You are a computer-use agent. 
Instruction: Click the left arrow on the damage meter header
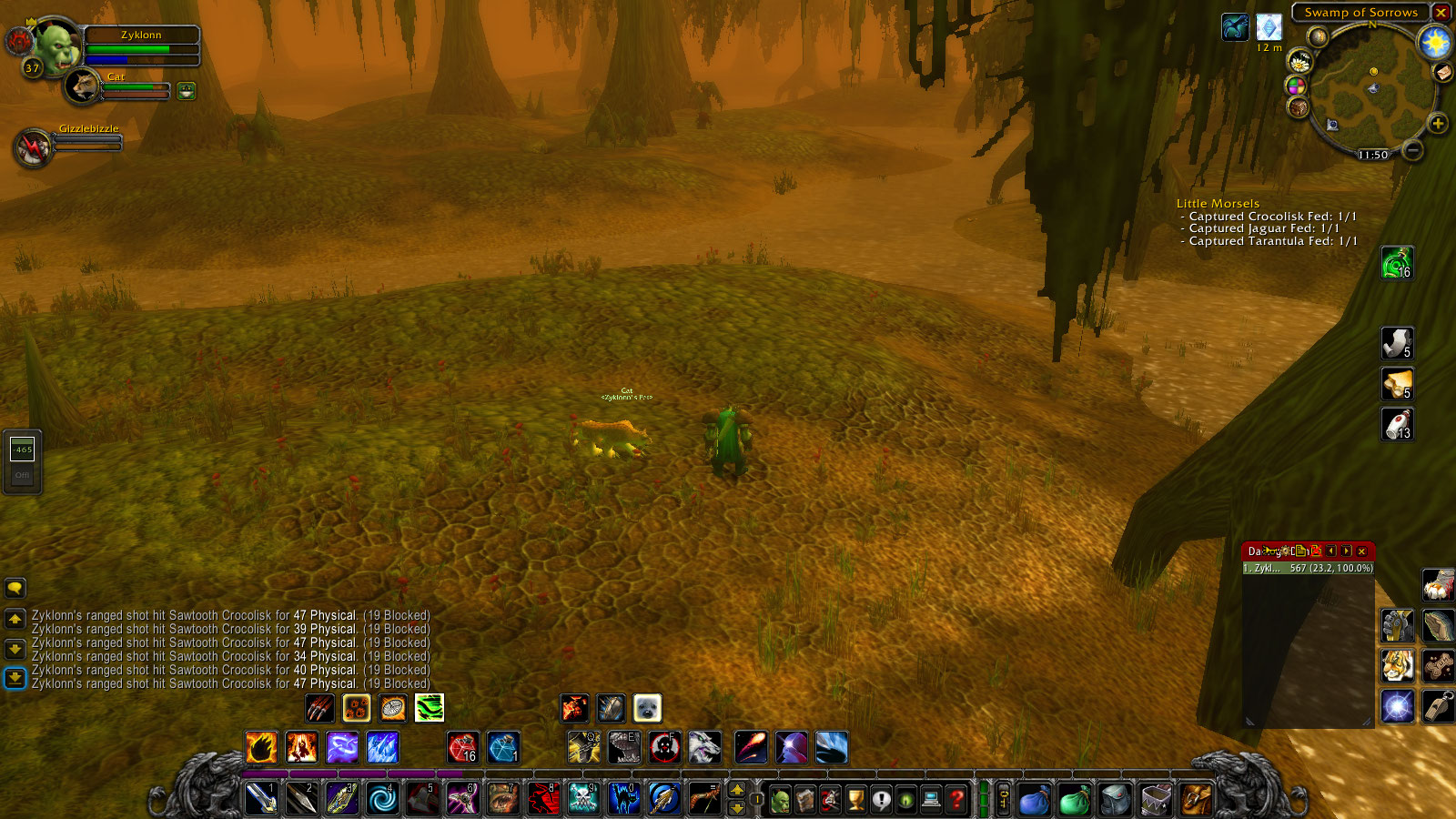point(1331,551)
